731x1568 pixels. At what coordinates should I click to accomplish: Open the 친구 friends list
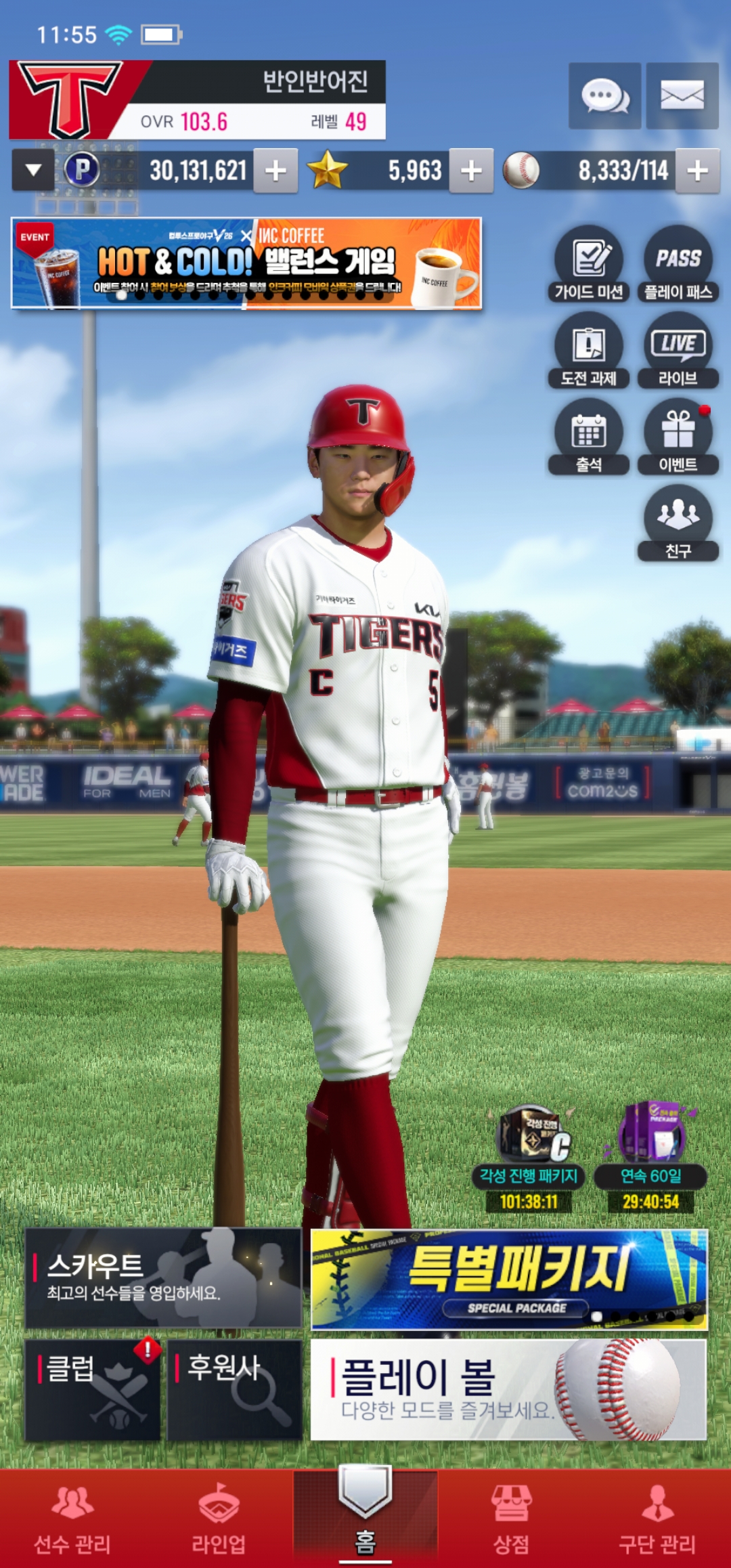678,523
